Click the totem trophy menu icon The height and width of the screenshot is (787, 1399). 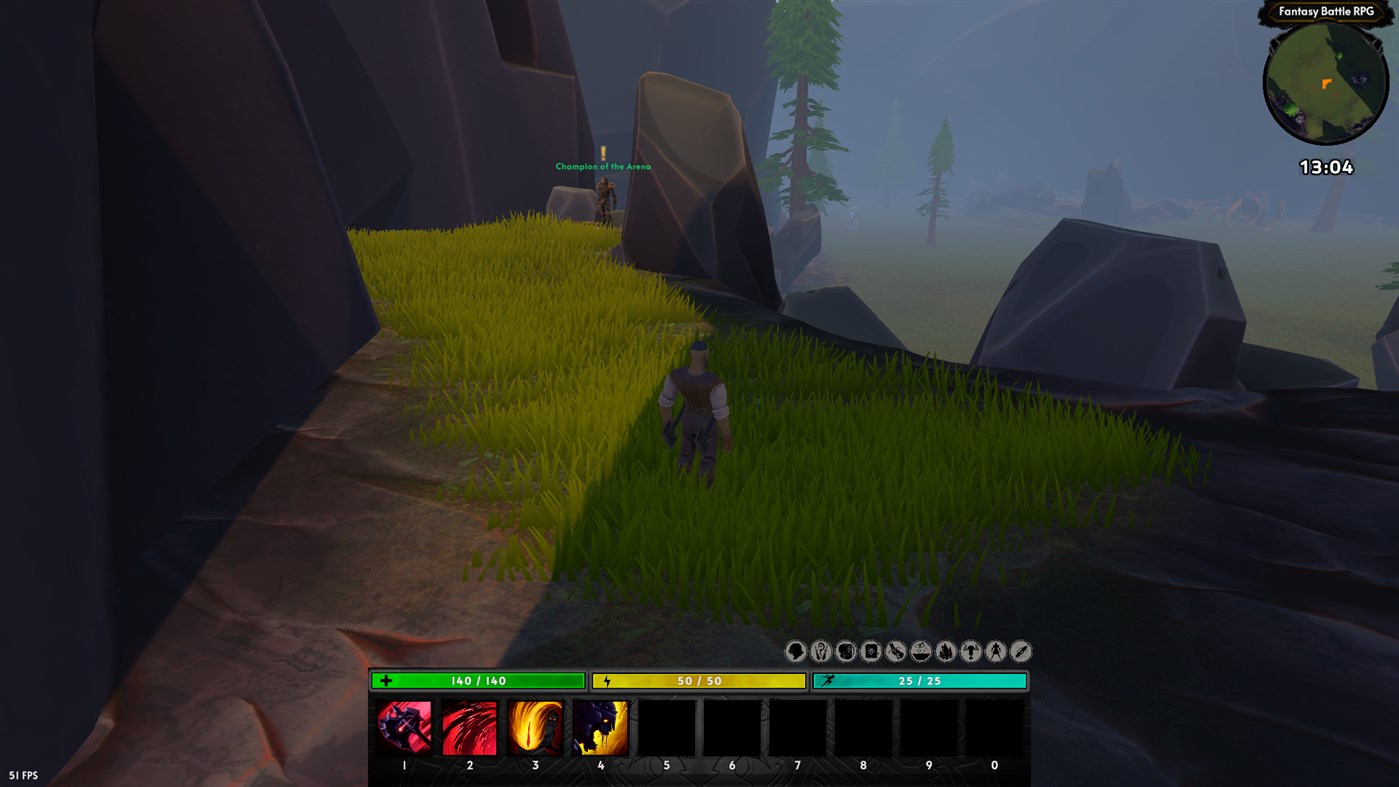970,650
